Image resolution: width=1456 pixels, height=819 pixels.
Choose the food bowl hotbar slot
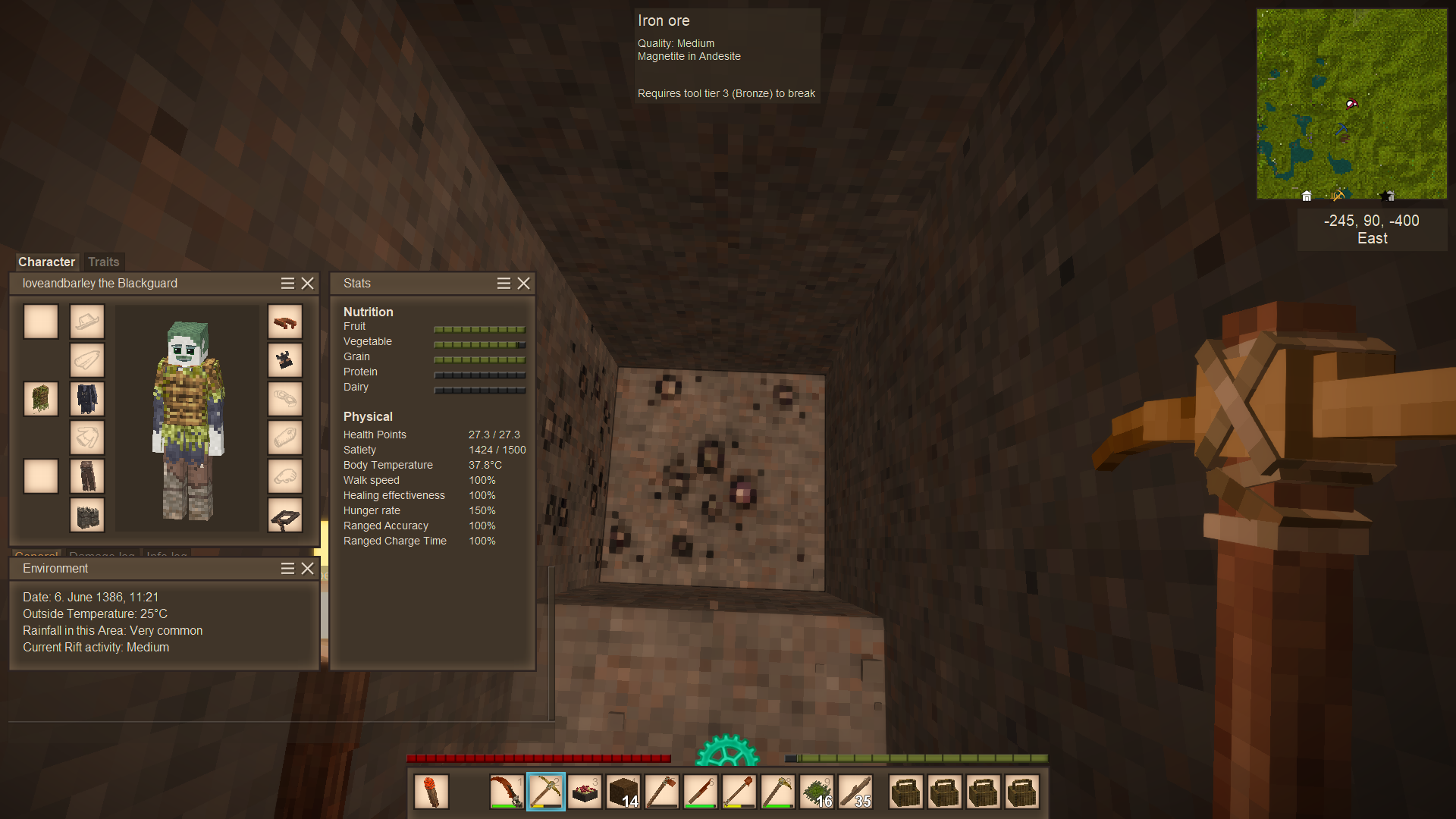click(x=585, y=792)
